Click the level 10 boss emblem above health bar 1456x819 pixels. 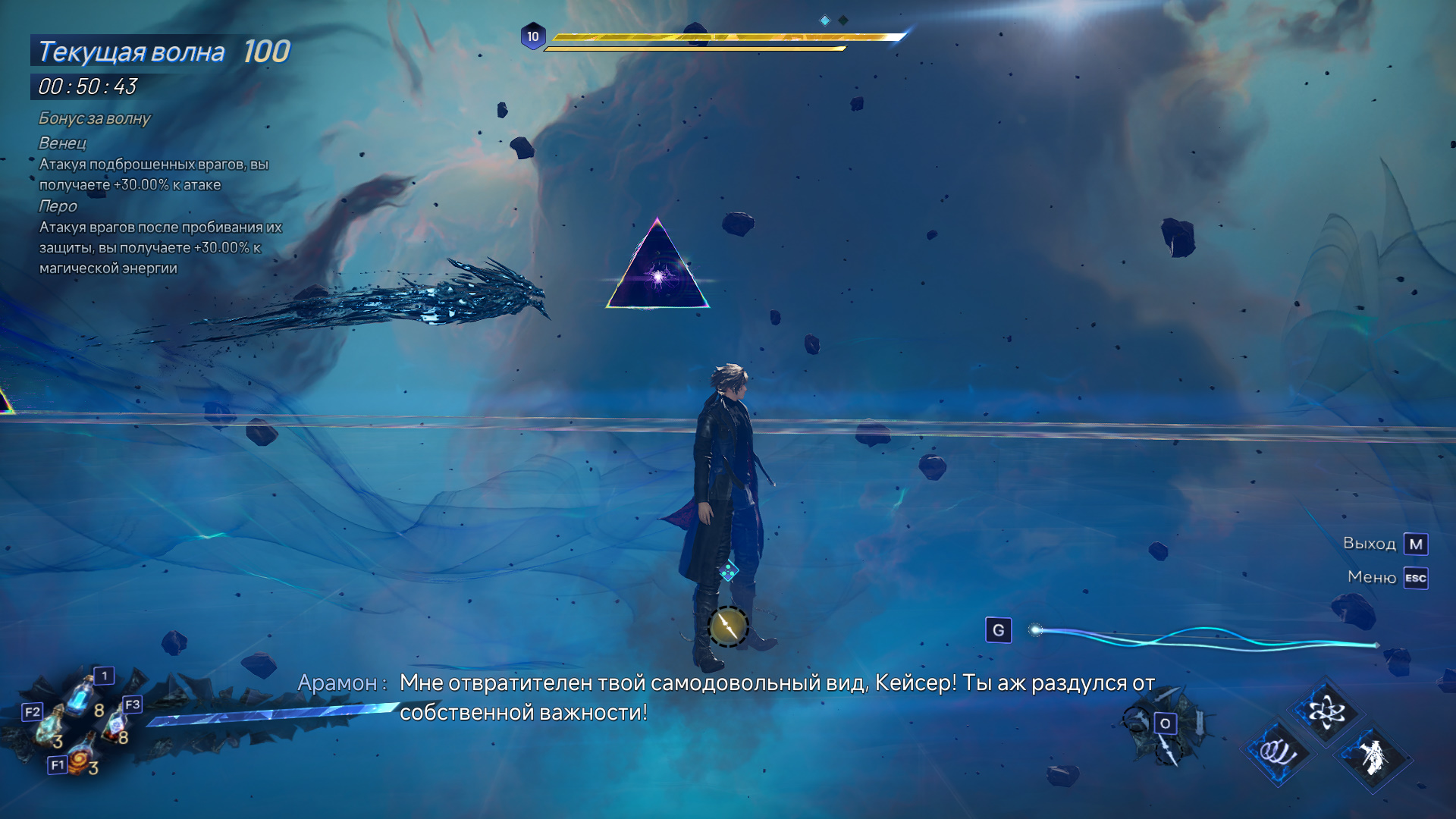click(533, 35)
